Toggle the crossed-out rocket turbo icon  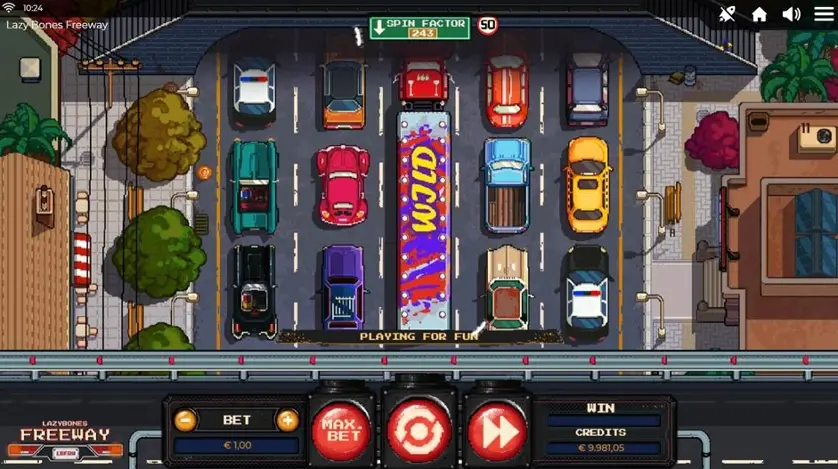[727, 14]
